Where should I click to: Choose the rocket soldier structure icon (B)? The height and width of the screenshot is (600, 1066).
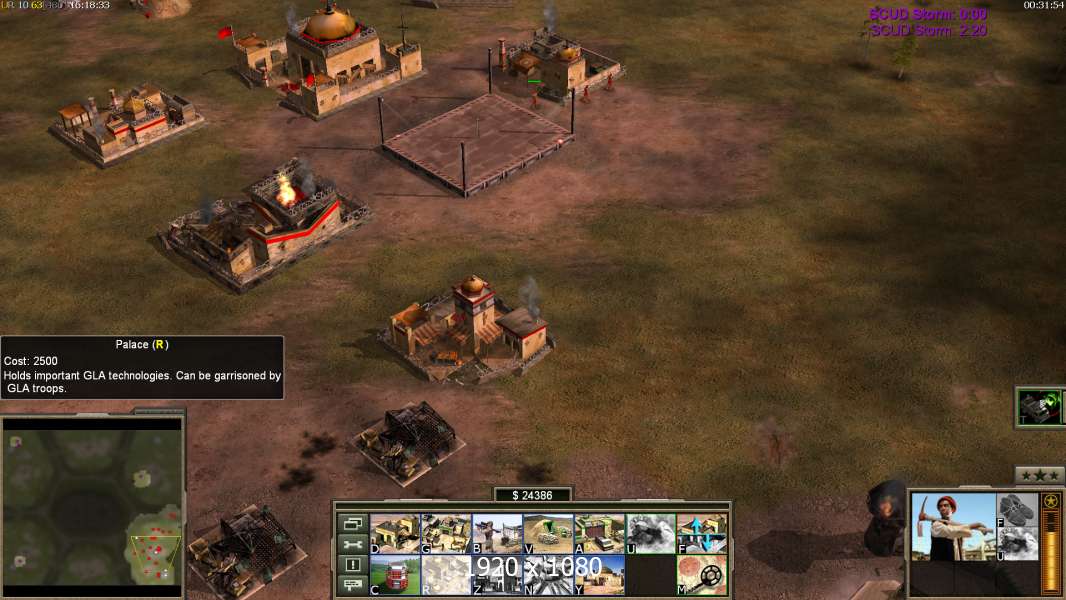click(x=496, y=534)
